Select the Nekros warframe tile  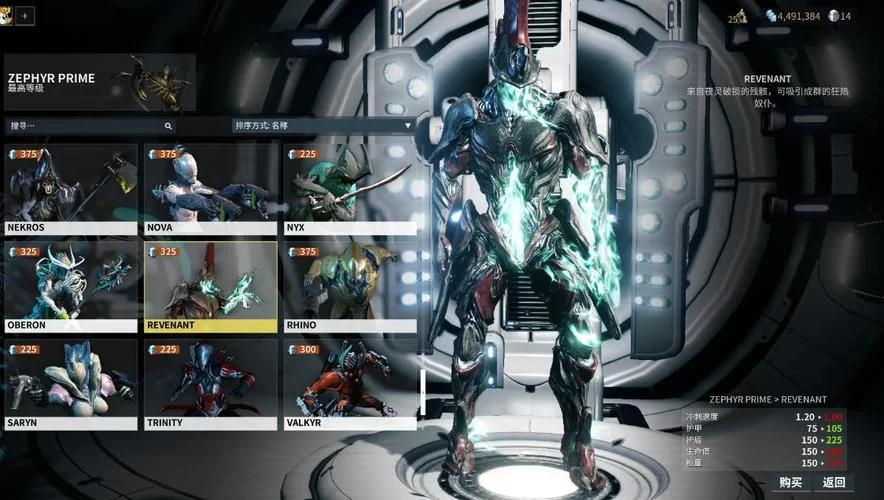71,188
